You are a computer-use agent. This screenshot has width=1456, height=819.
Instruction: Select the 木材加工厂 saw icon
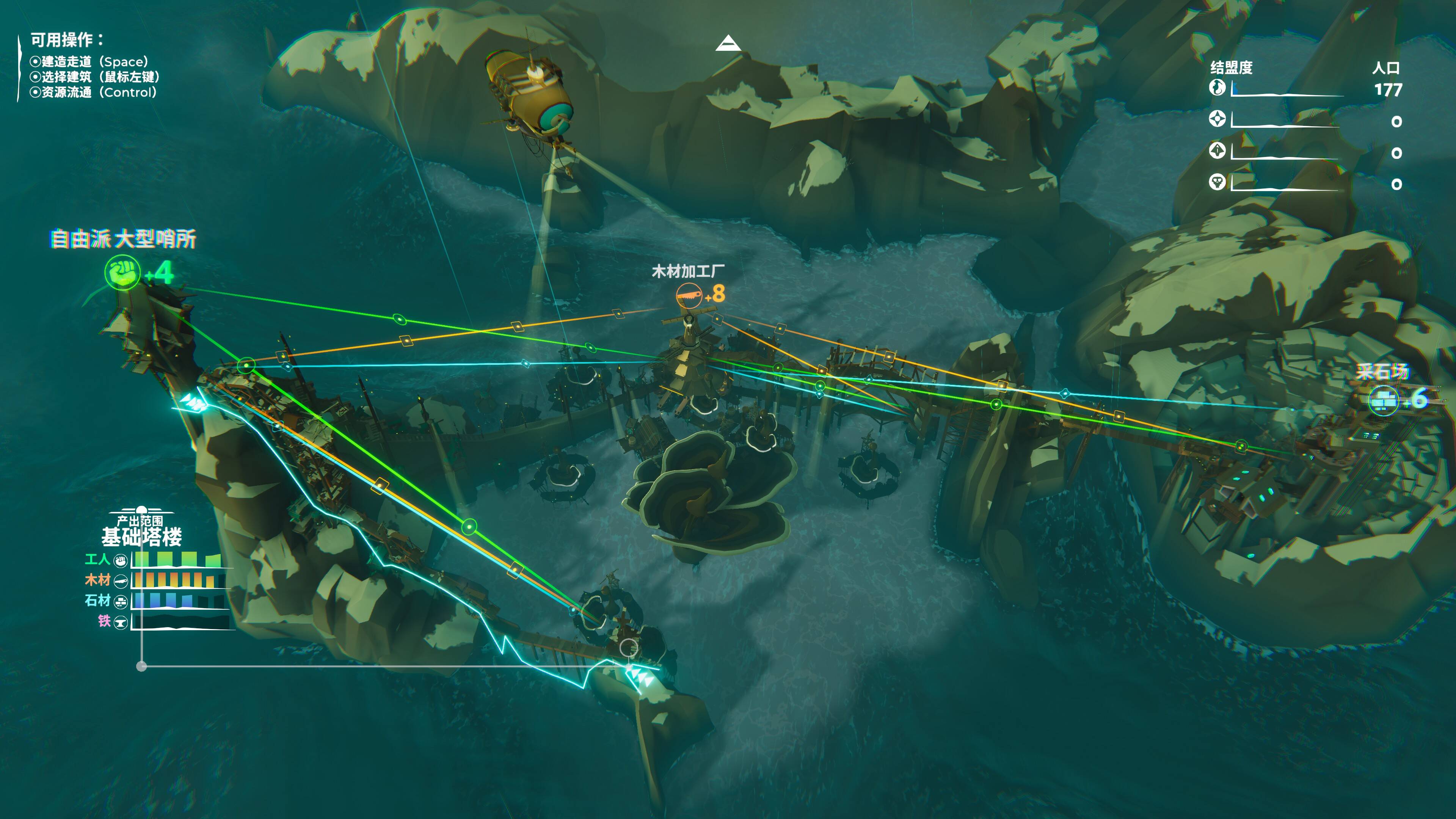(689, 295)
